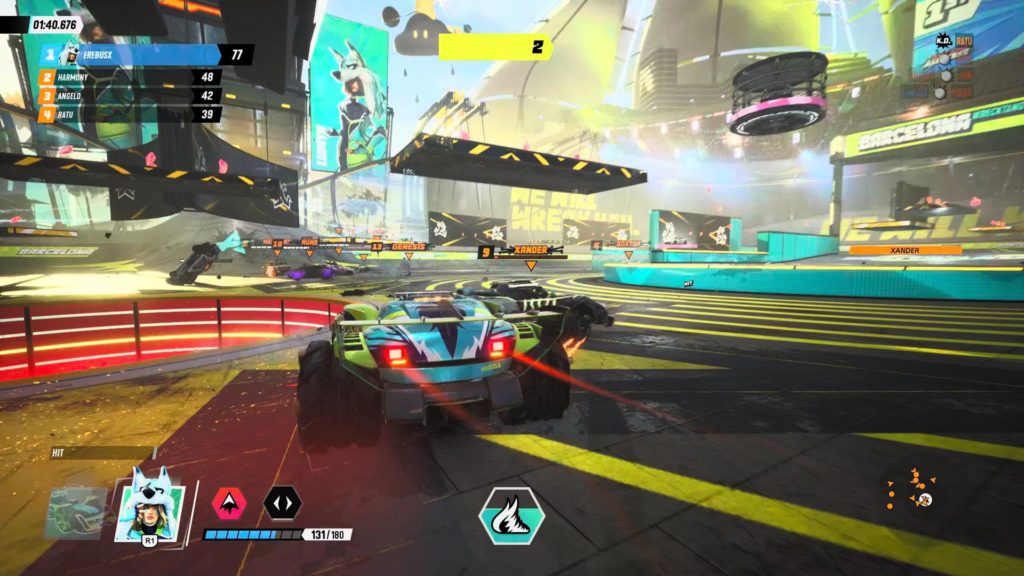
Task: Click the K.O. Ratu kill feed entry
Action: pyautogui.click(x=954, y=41)
